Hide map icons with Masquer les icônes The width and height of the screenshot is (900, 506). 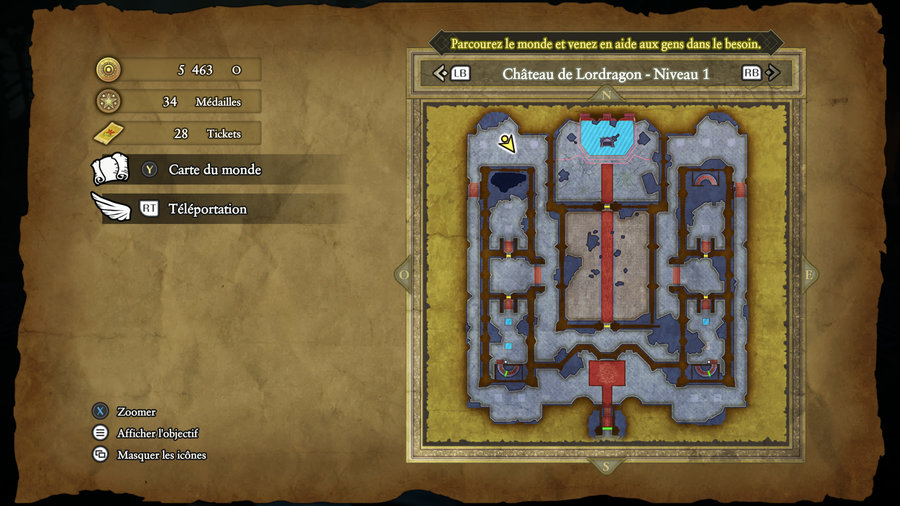click(x=161, y=455)
